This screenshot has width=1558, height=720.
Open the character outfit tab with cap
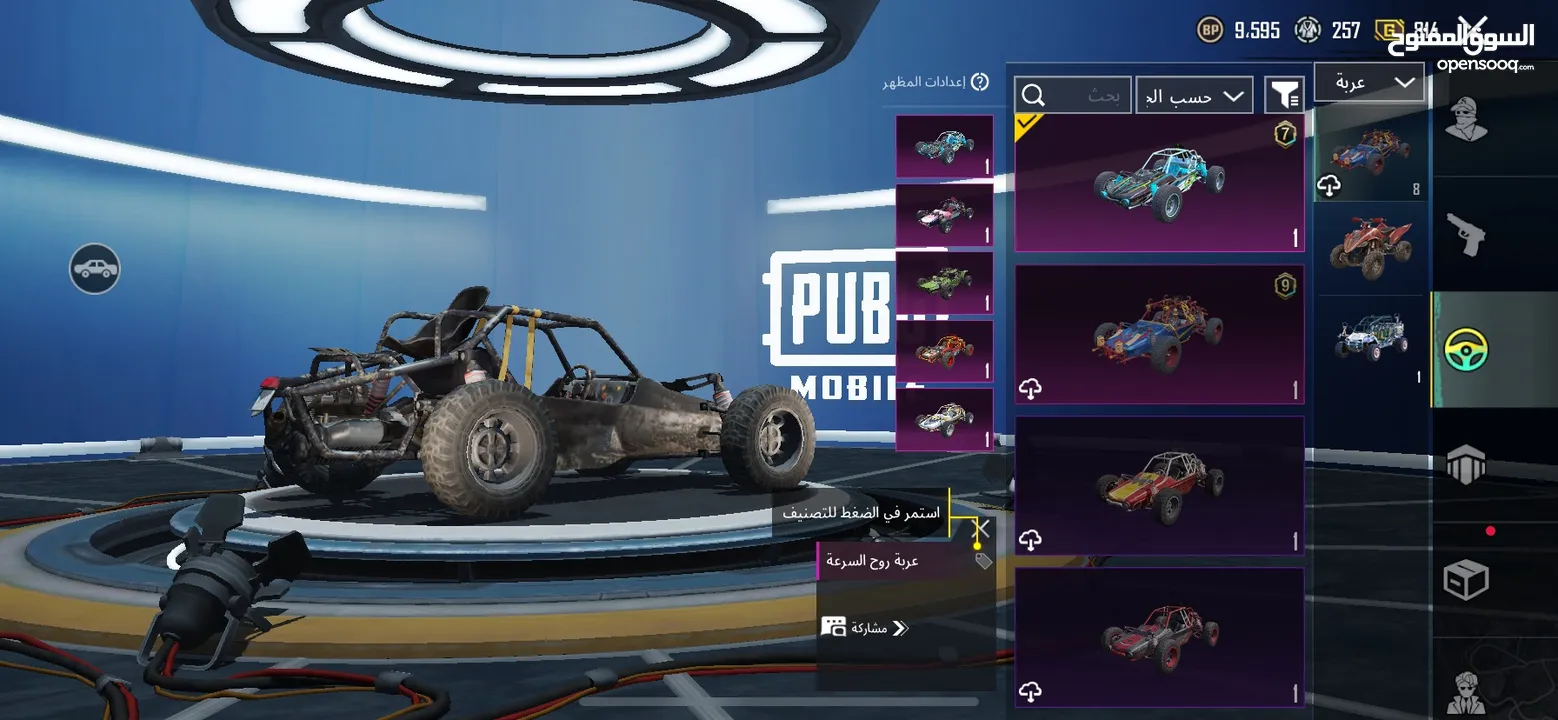[1466, 120]
